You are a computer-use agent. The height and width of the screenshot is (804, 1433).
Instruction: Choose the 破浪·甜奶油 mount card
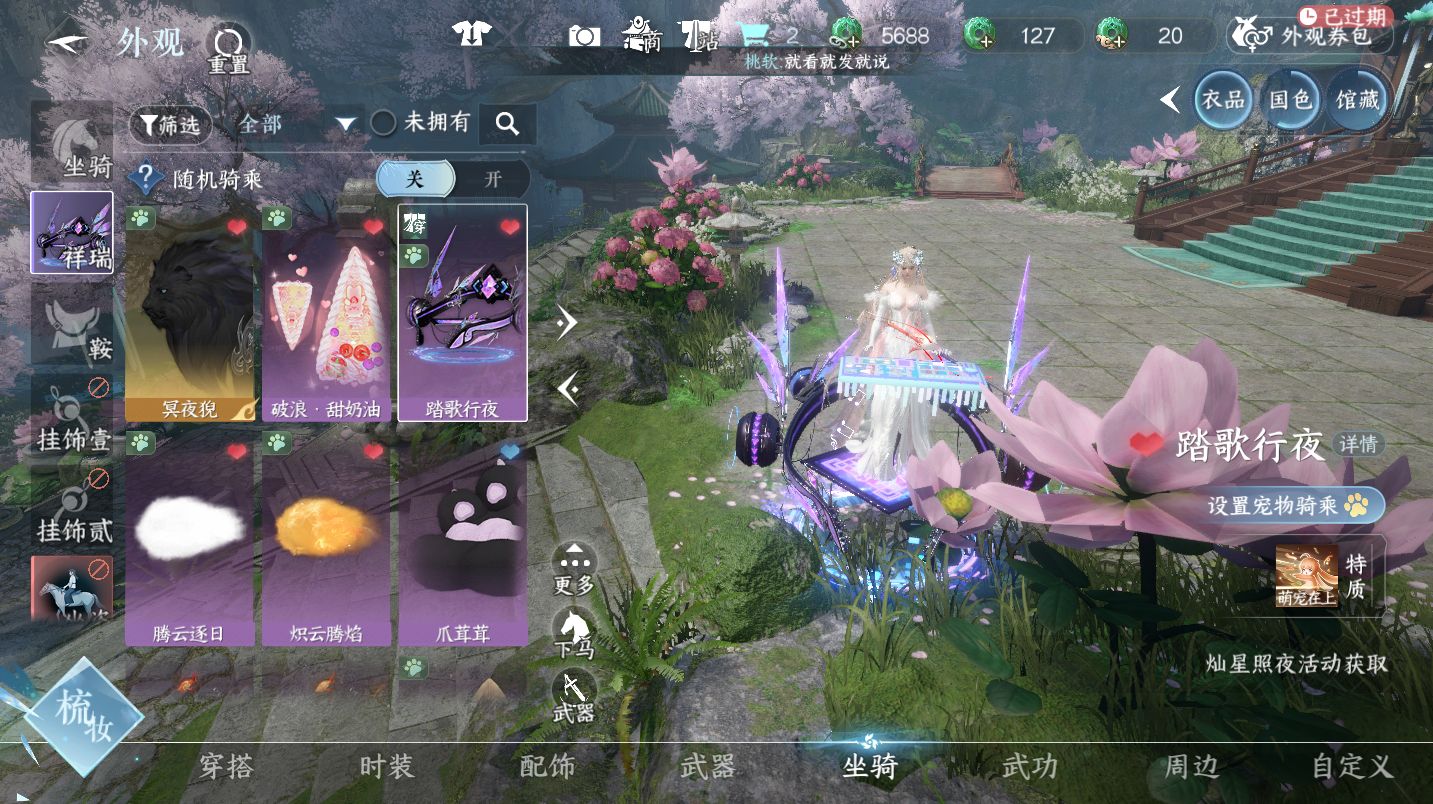326,314
